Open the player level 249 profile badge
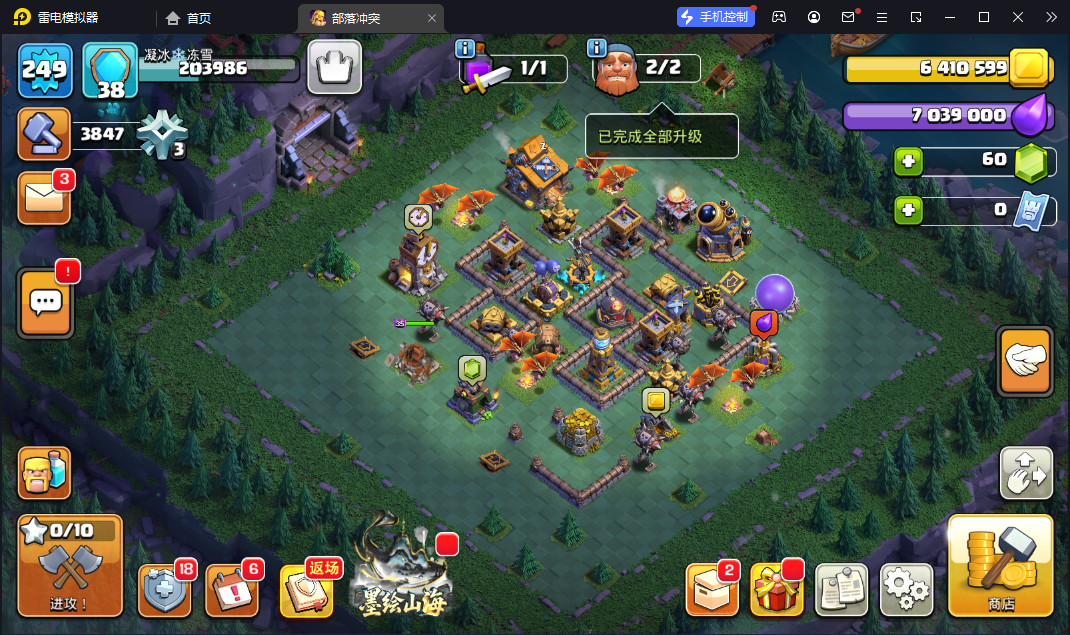The image size is (1070, 635). point(45,70)
